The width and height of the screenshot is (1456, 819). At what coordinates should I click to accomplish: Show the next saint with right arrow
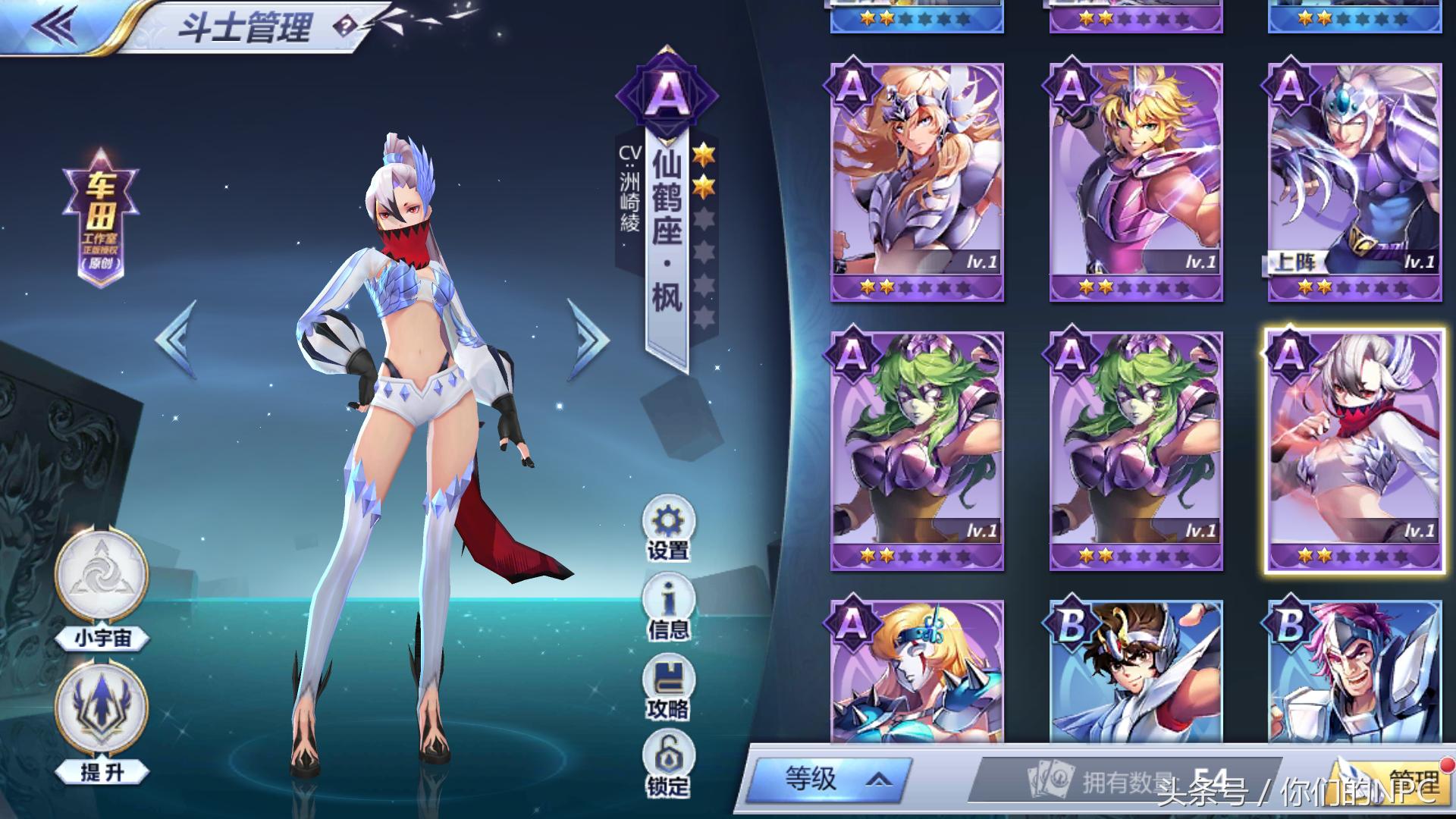point(588,338)
